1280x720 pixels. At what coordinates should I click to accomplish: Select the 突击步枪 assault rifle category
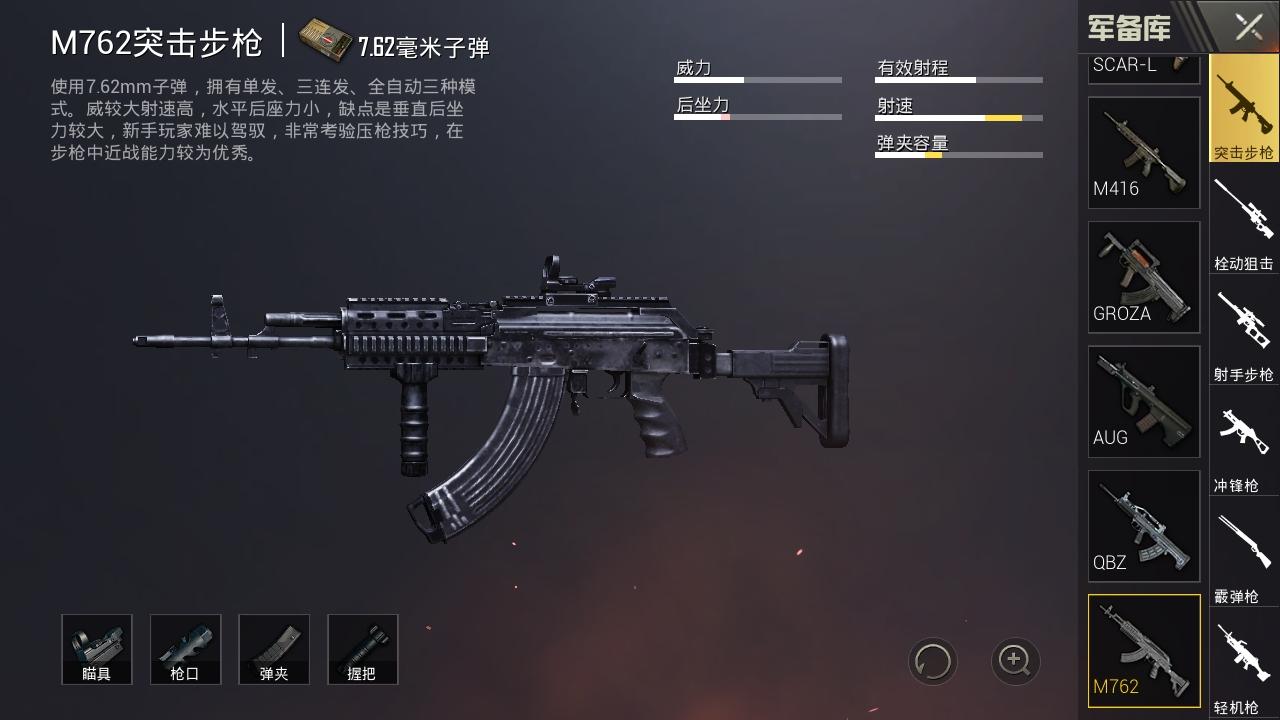pyautogui.click(x=1243, y=110)
